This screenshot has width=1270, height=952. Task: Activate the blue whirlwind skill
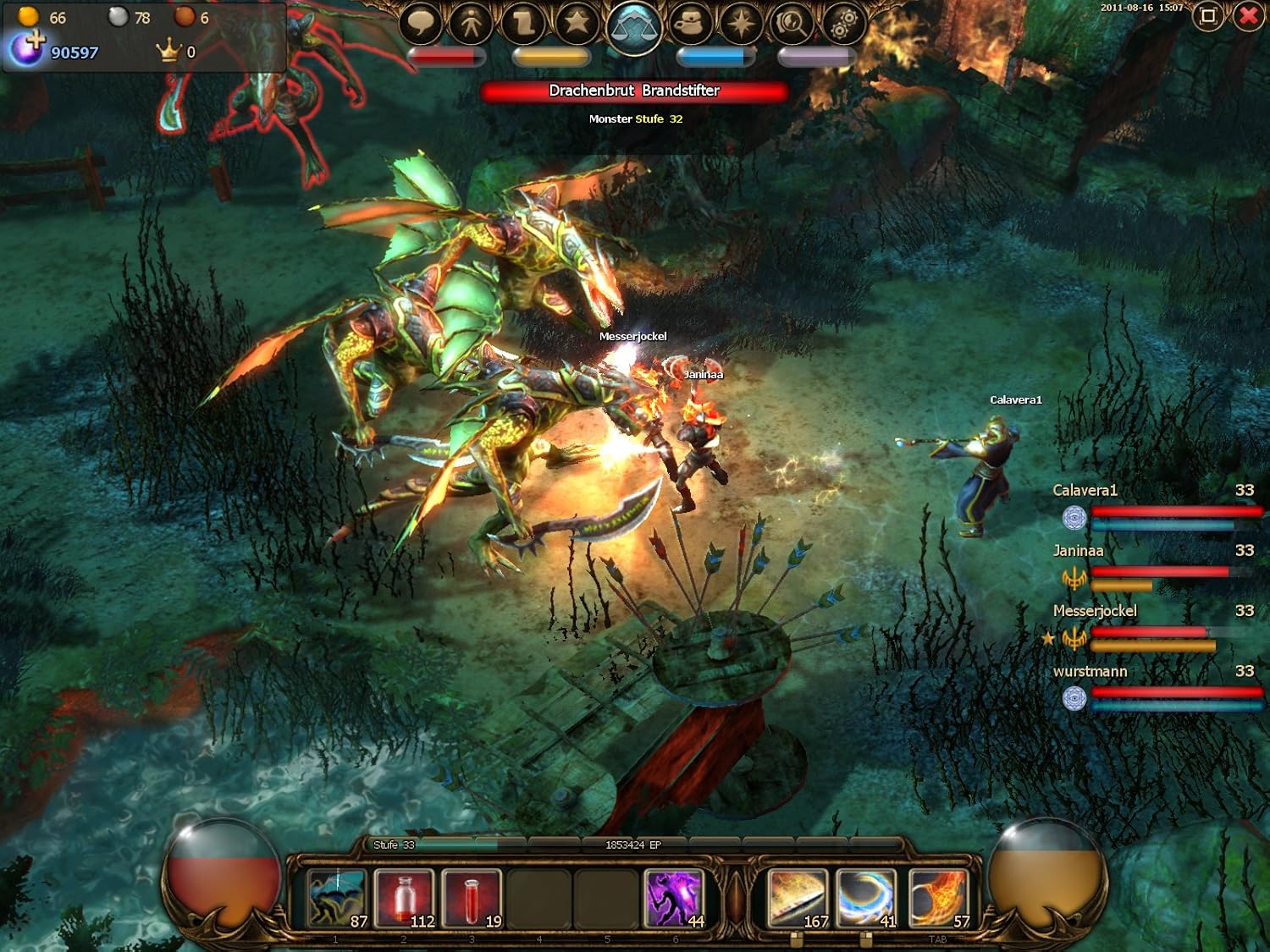pyautogui.click(x=866, y=898)
